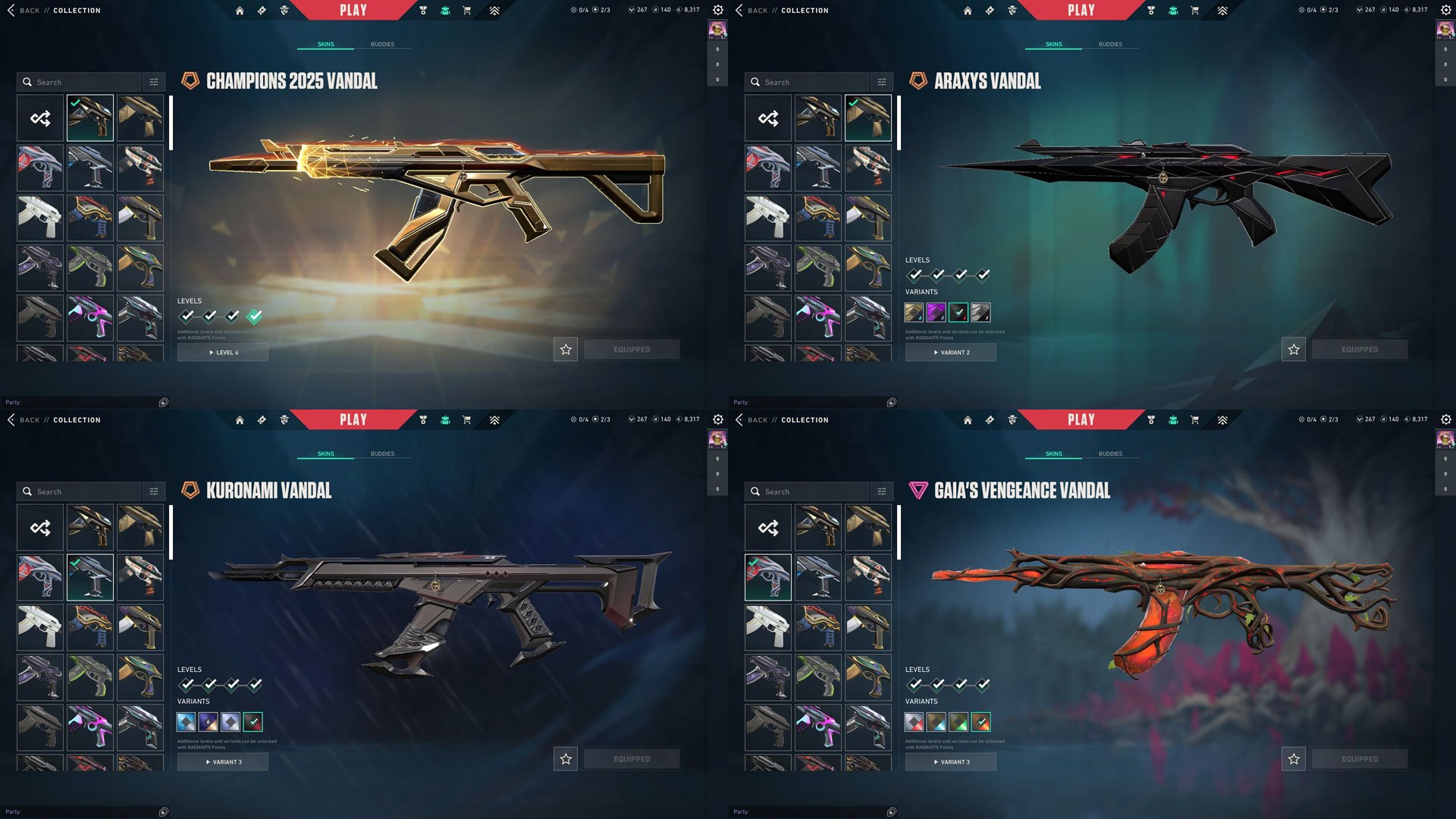Click the BACK // COLLECTION breadcrumb
The height and width of the screenshot is (819, 1456).
coord(57,10)
